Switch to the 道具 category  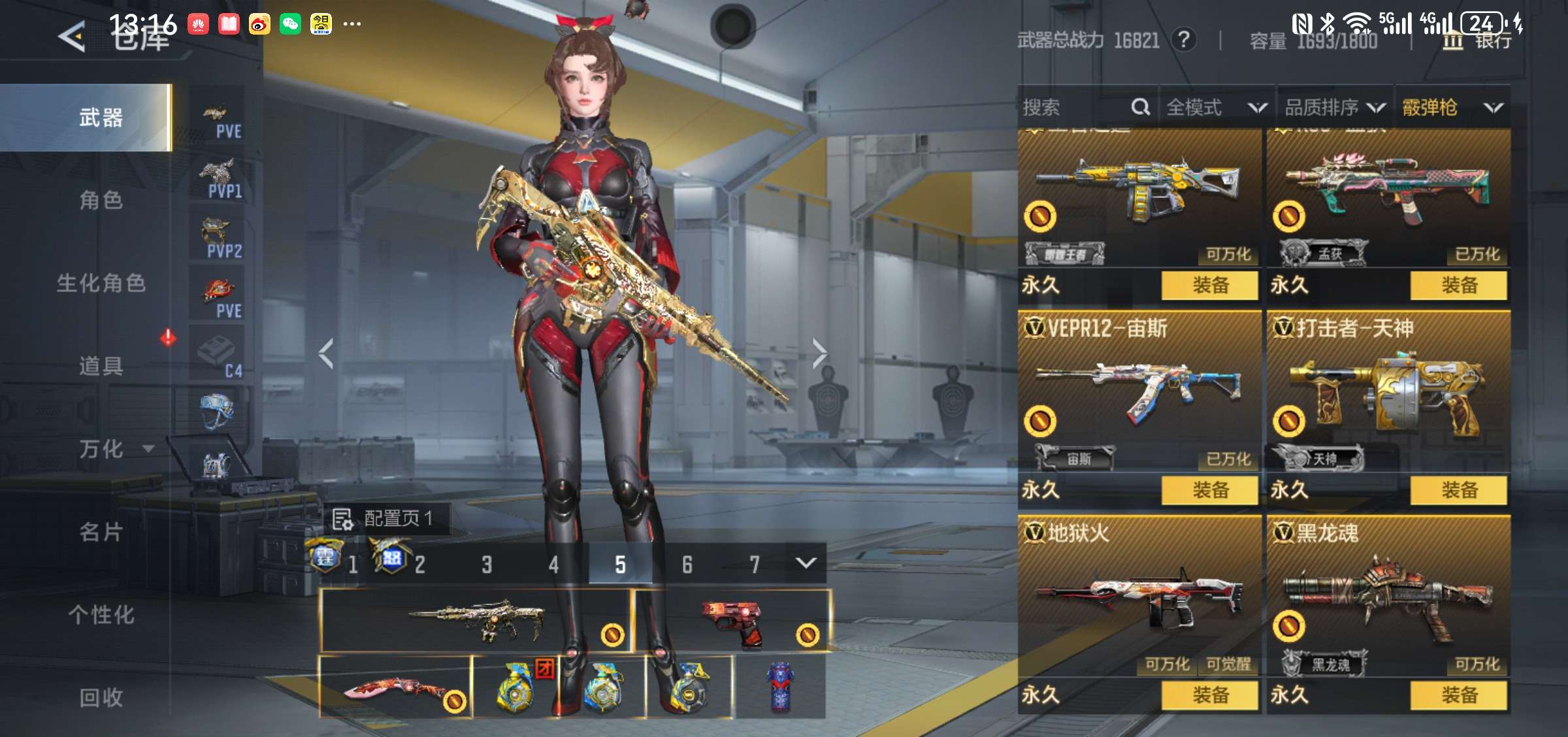tap(101, 366)
